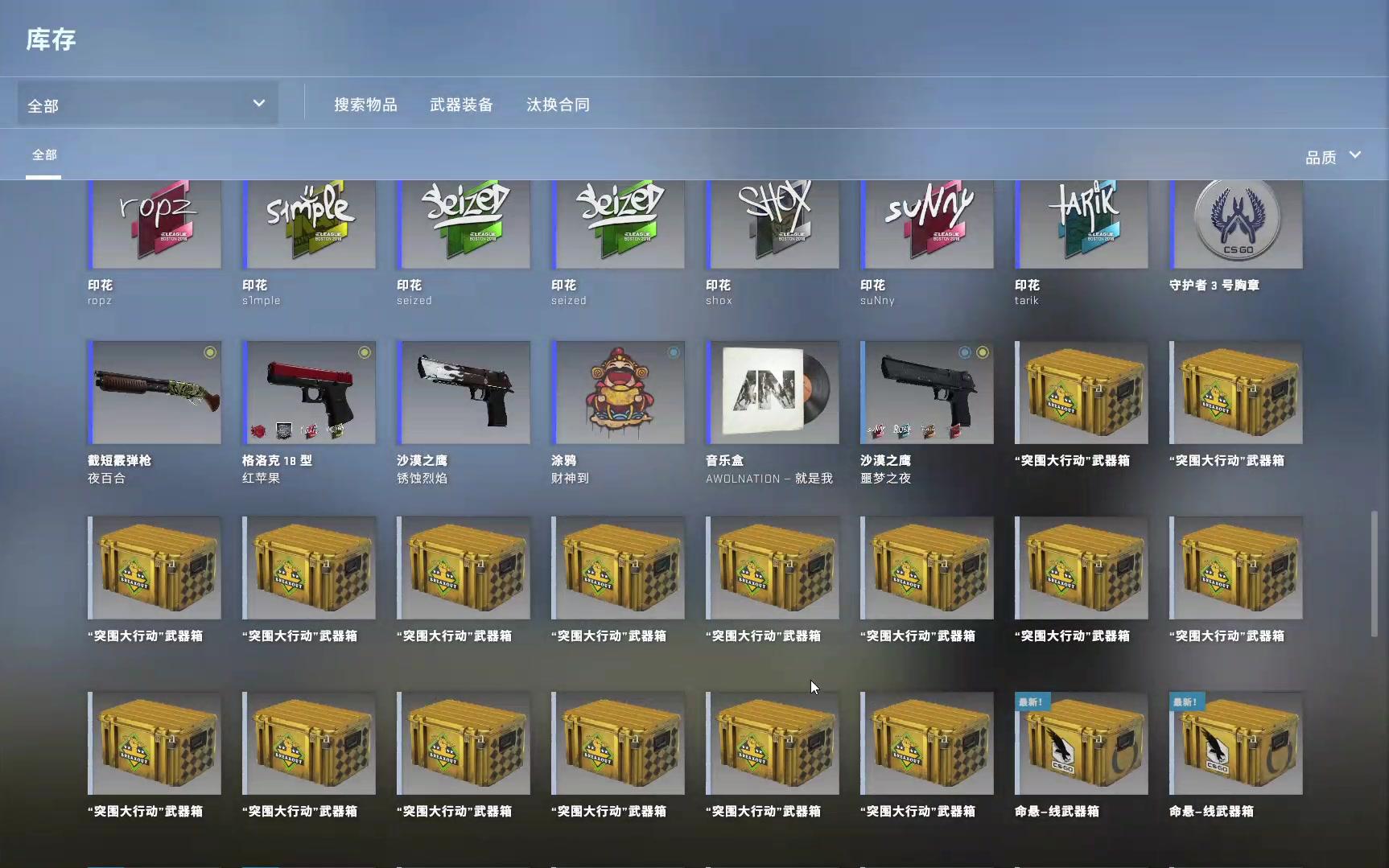The image size is (1389, 868).
Task: Switch to the 武器装备 tab
Action: click(x=461, y=104)
